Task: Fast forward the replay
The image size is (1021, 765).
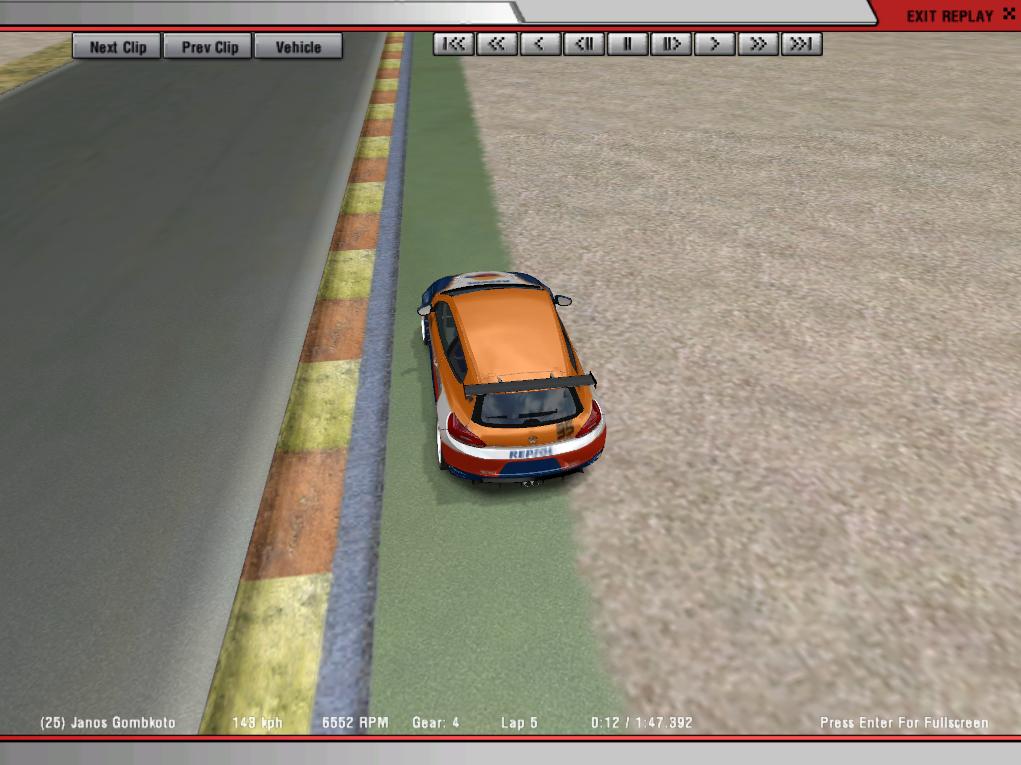Action: tap(758, 44)
